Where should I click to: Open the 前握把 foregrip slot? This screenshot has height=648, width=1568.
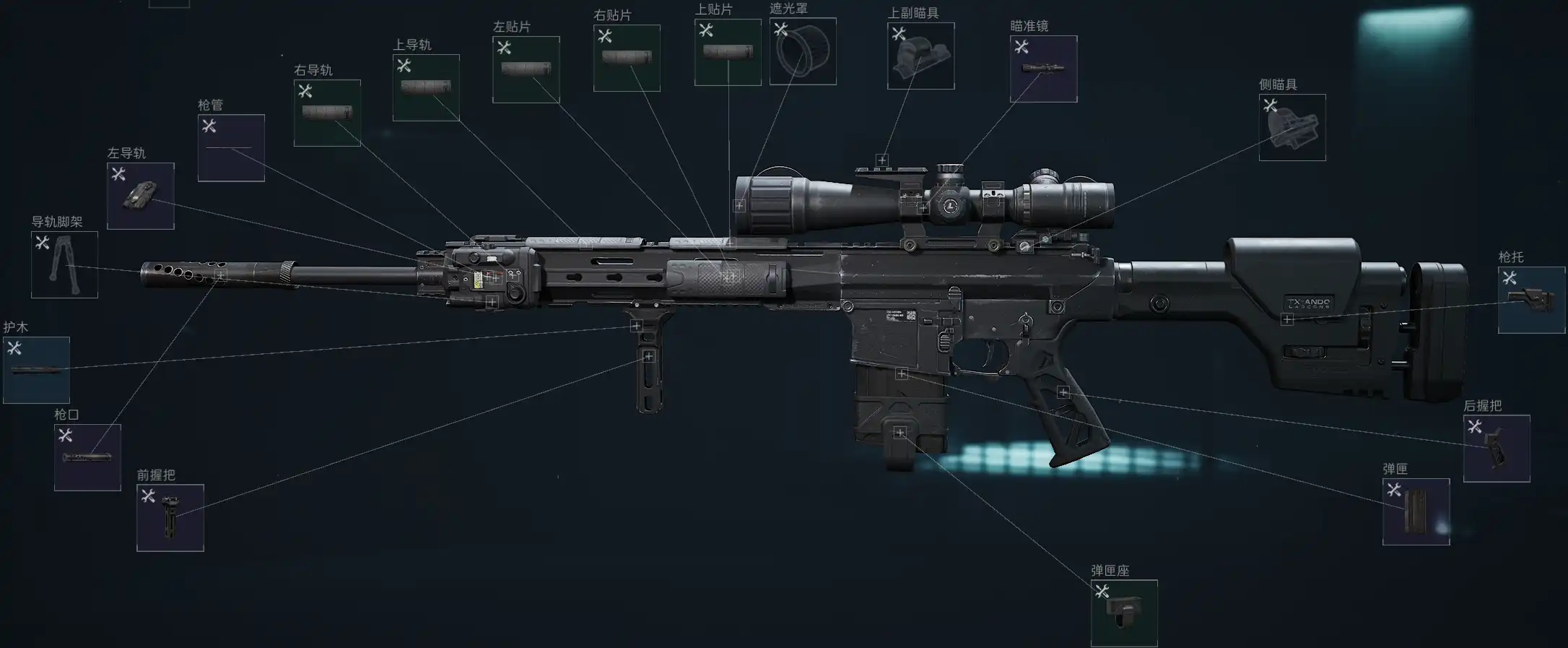coord(170,517)
